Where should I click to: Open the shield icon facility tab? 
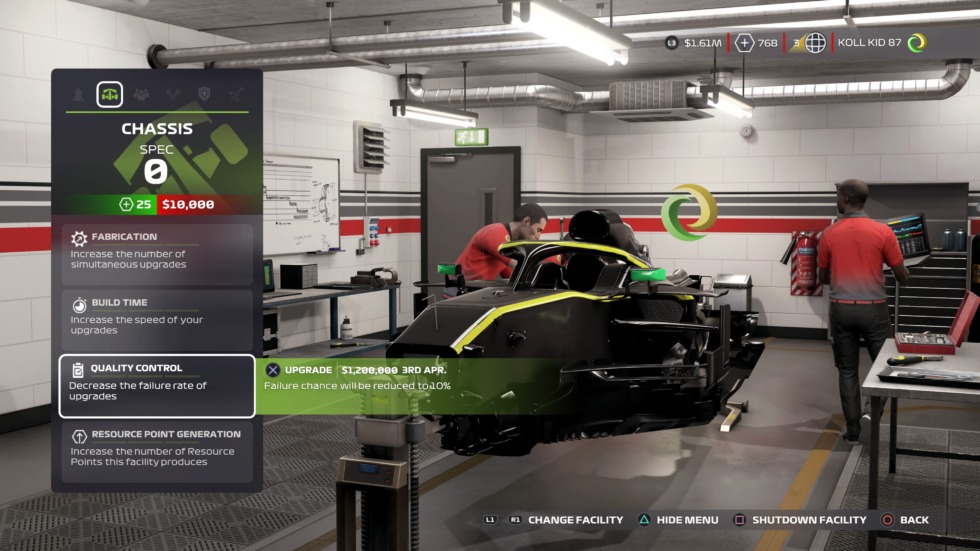coord(204,94)
